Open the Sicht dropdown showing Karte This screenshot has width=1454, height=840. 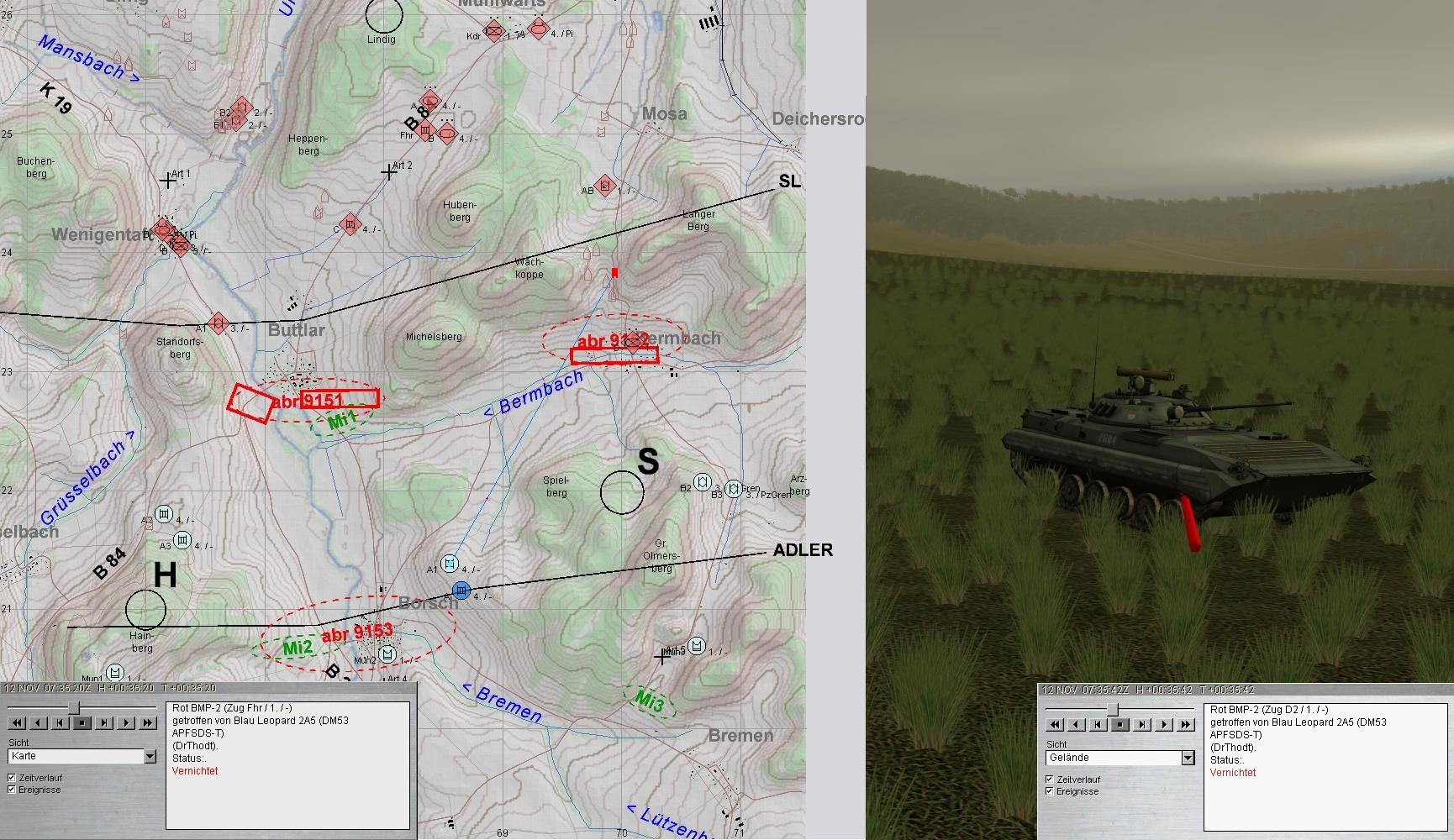pyautogui.click(x=150, y=757)
